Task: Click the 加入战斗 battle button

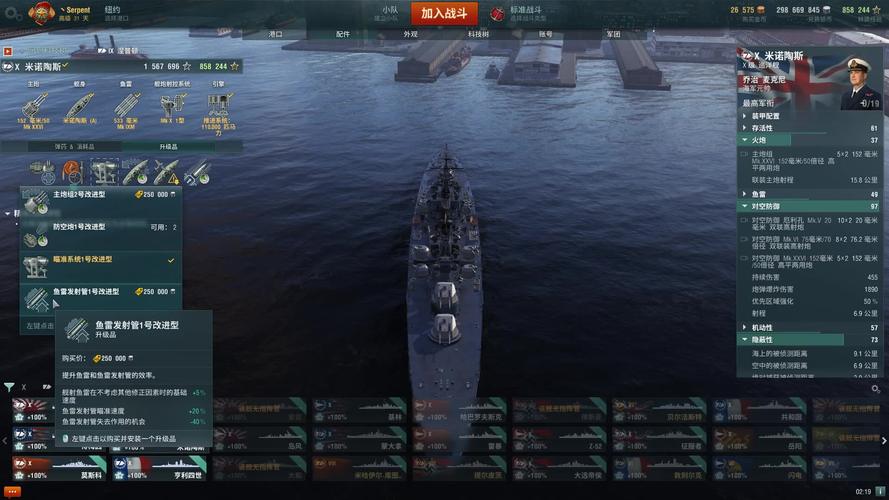Action: pyautogui.click(x=445, y=14)
